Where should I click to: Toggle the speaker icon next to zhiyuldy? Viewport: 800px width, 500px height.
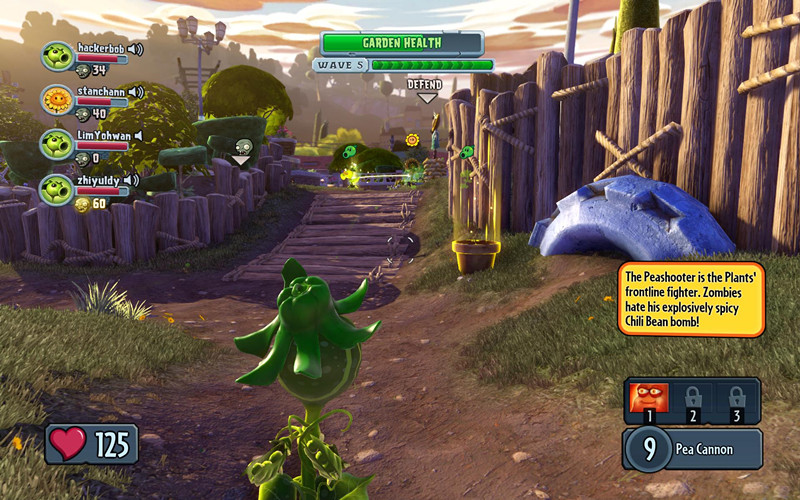pyautogui.click(x=130, y=180)
